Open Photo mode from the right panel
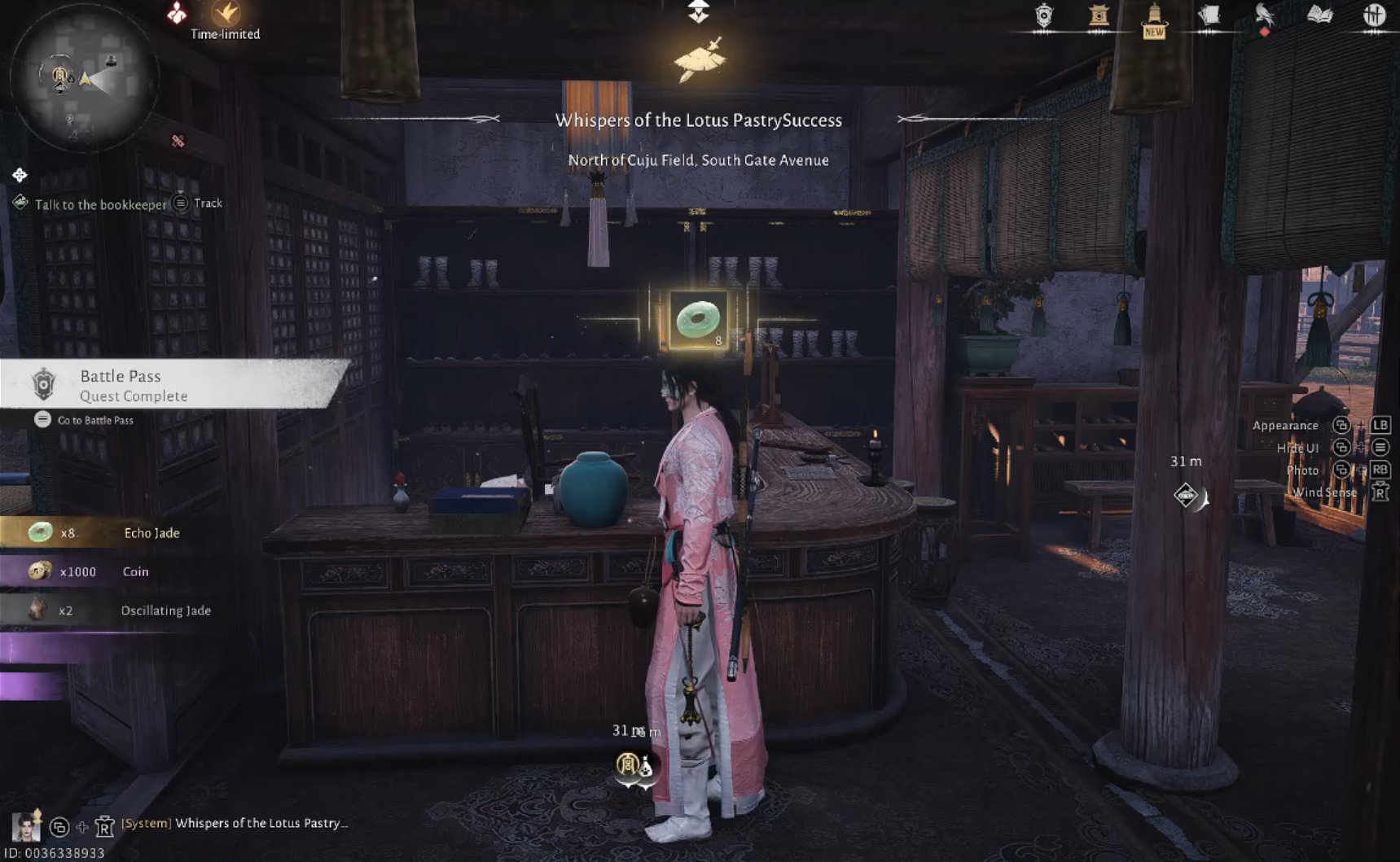 tap(1303, 470)
